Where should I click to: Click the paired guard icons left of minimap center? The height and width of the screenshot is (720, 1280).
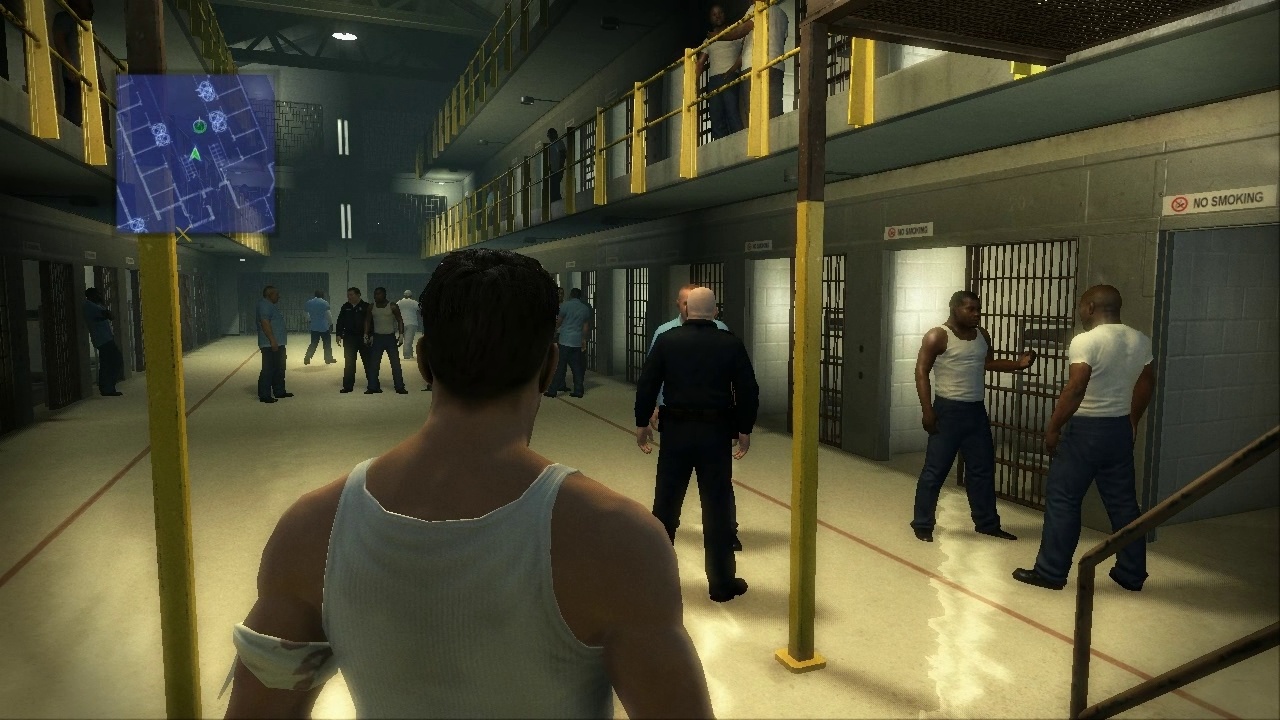pos(161,133)
